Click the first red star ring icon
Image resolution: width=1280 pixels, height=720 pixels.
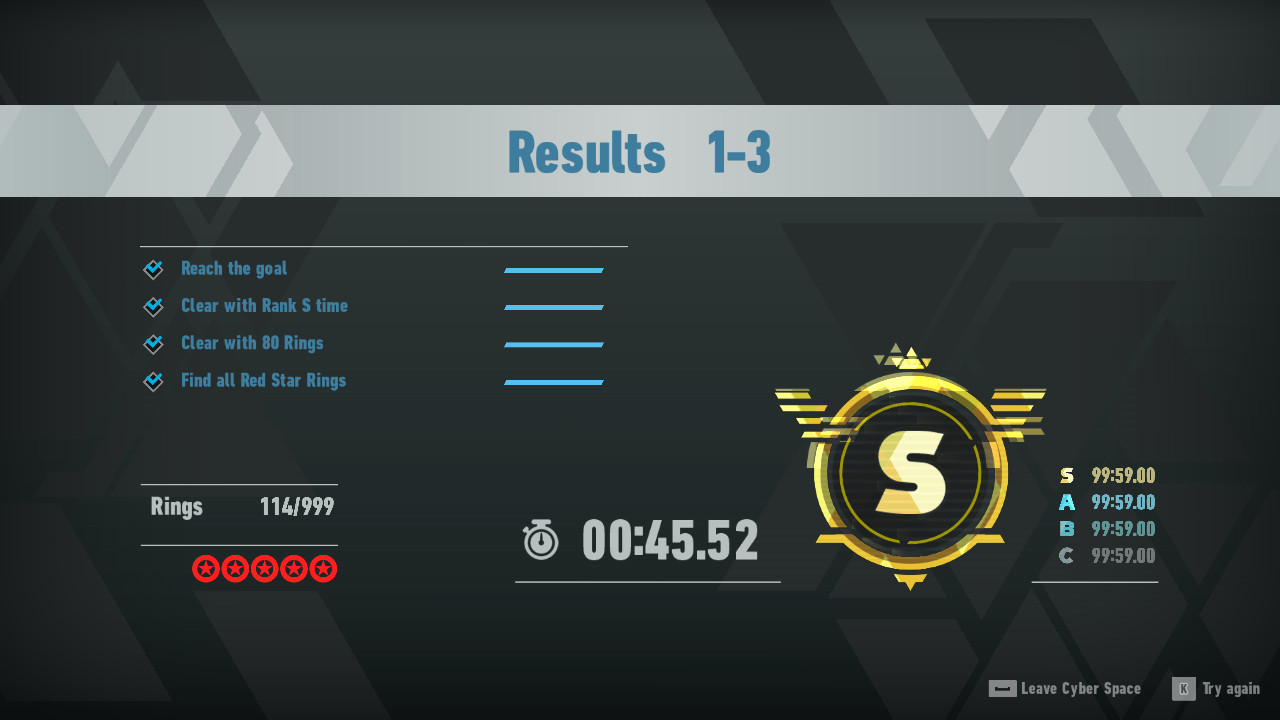pyautogui.click(x=206, y=568)
